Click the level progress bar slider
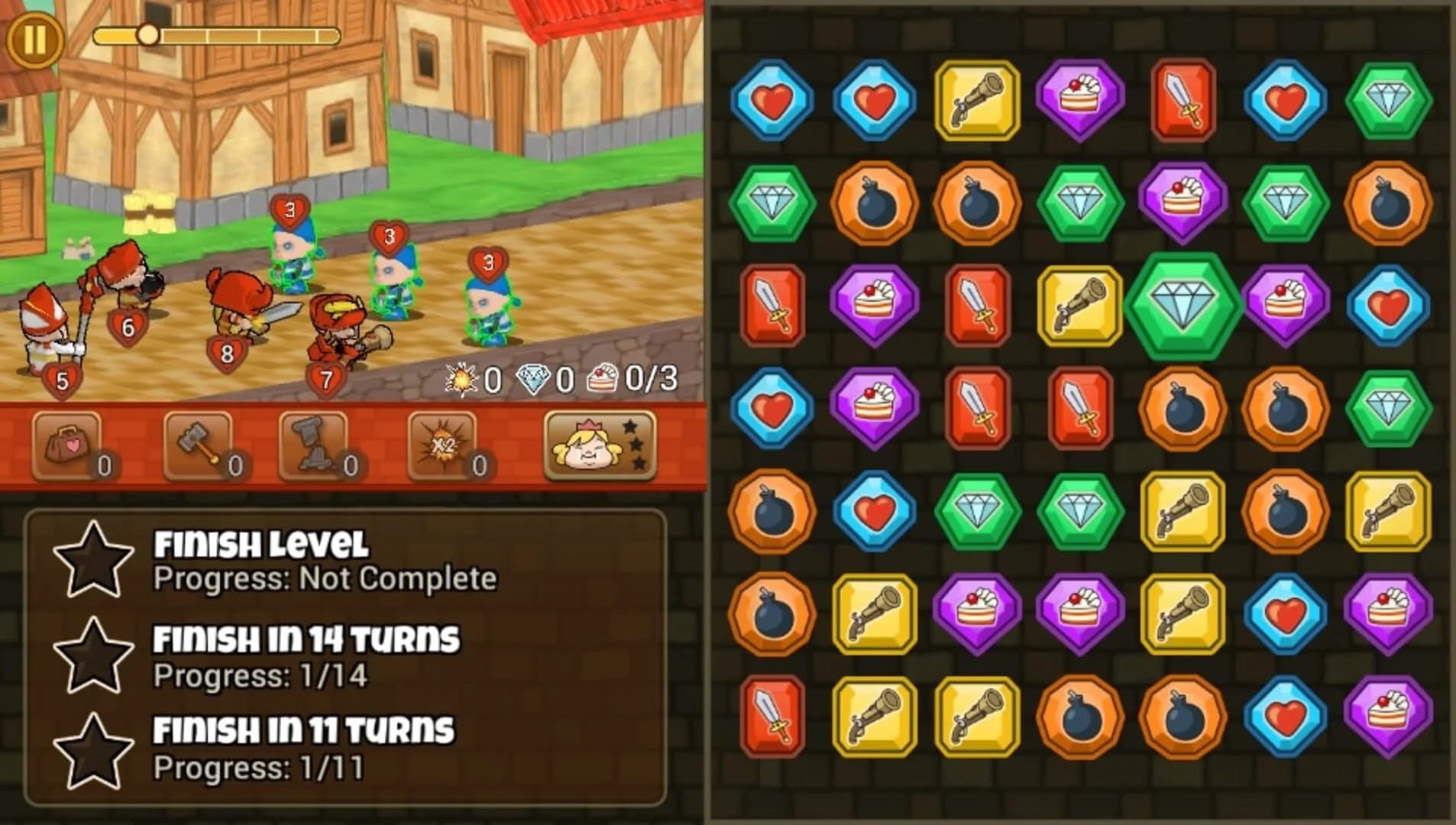This screenshot has height=825, width=1456. (150, 33)
